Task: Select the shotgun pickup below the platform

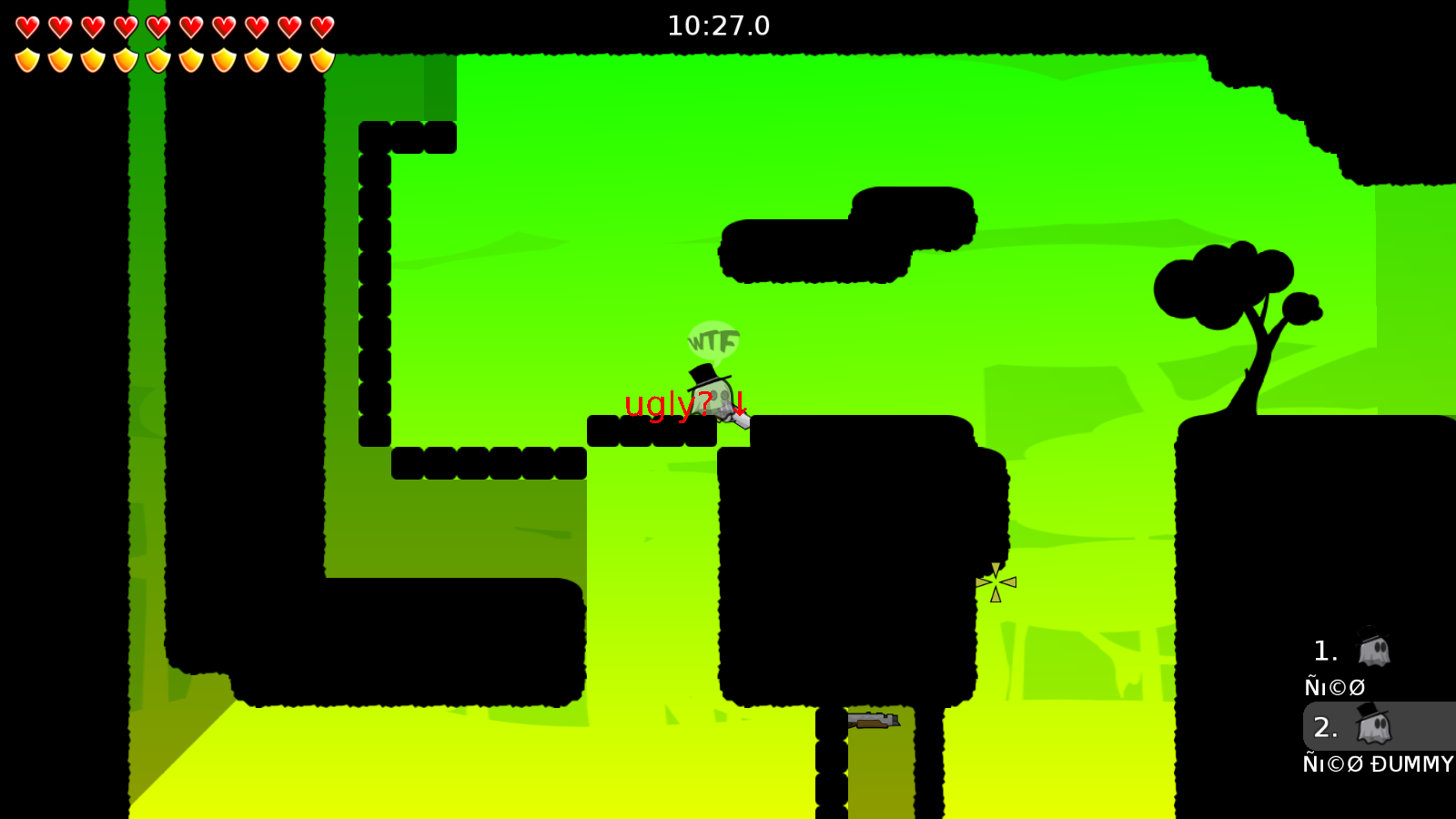Action: pos(872,722)
